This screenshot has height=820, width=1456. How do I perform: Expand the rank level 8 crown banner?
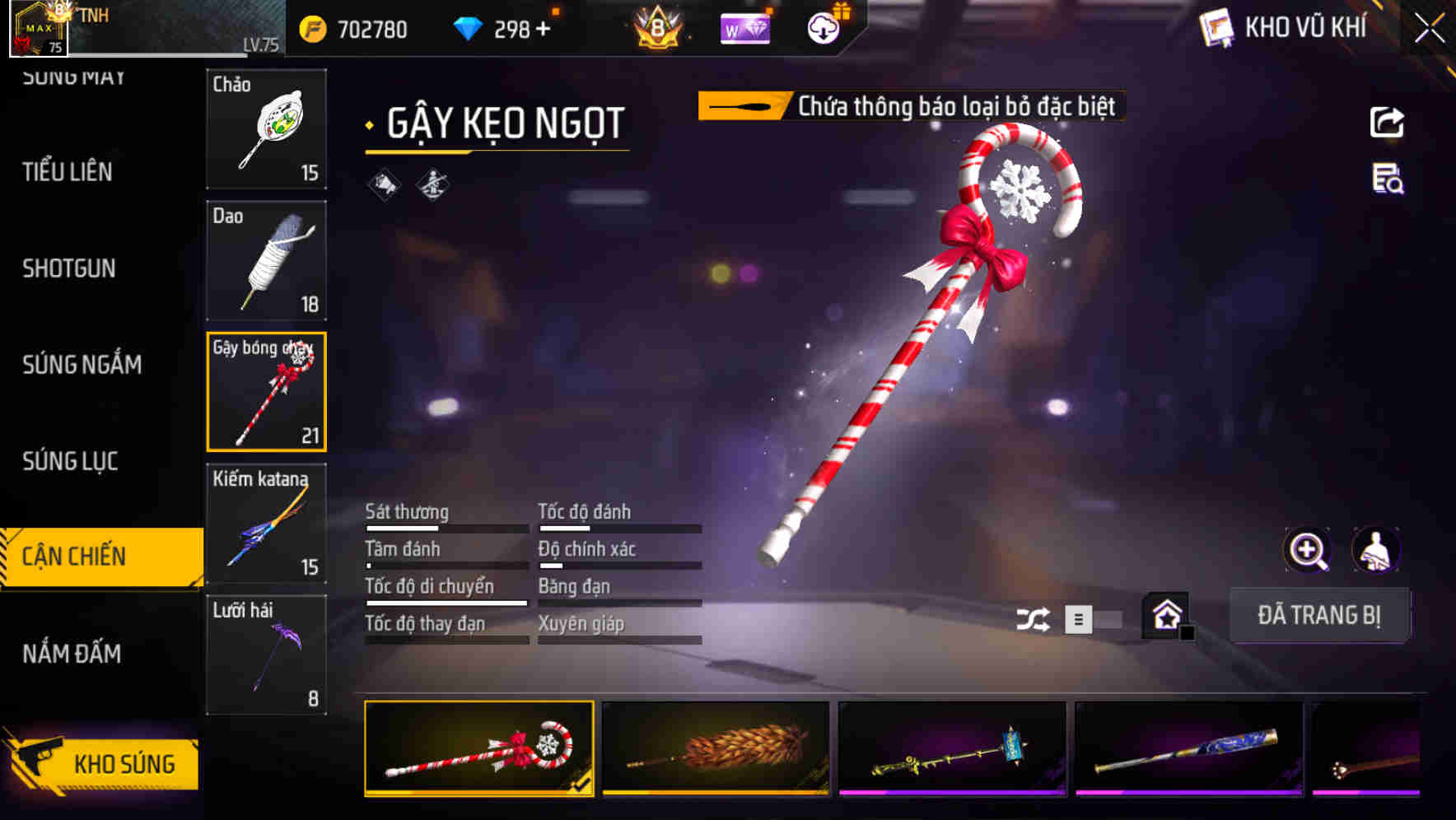(659, 27)
